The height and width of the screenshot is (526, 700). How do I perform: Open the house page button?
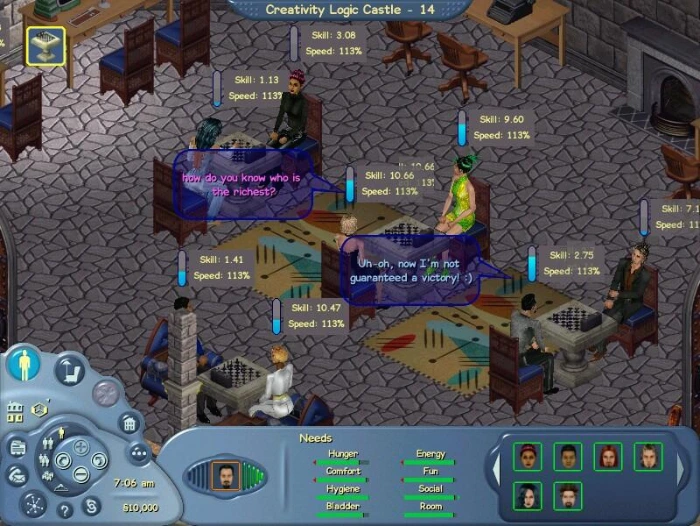pos(129,422)
